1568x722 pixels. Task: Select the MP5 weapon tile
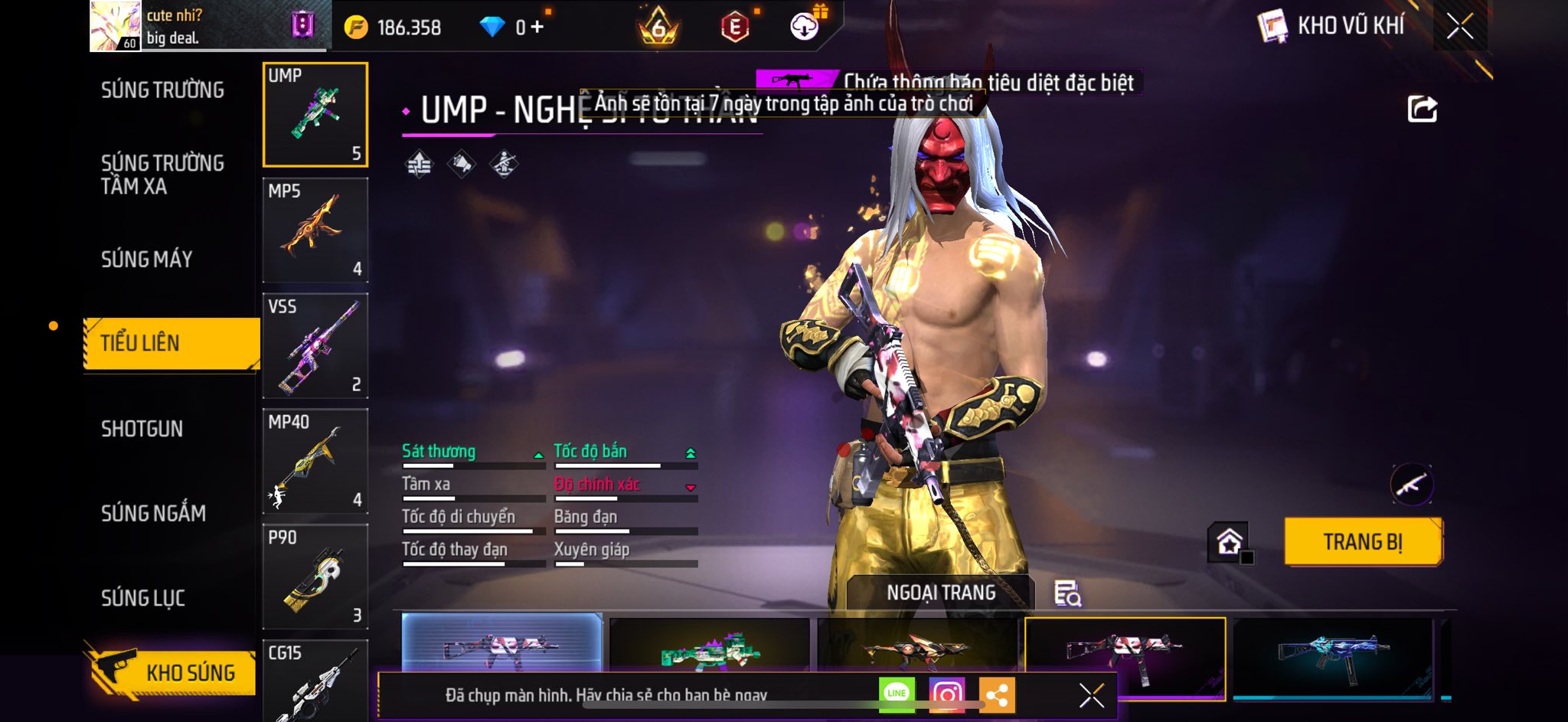315,230
